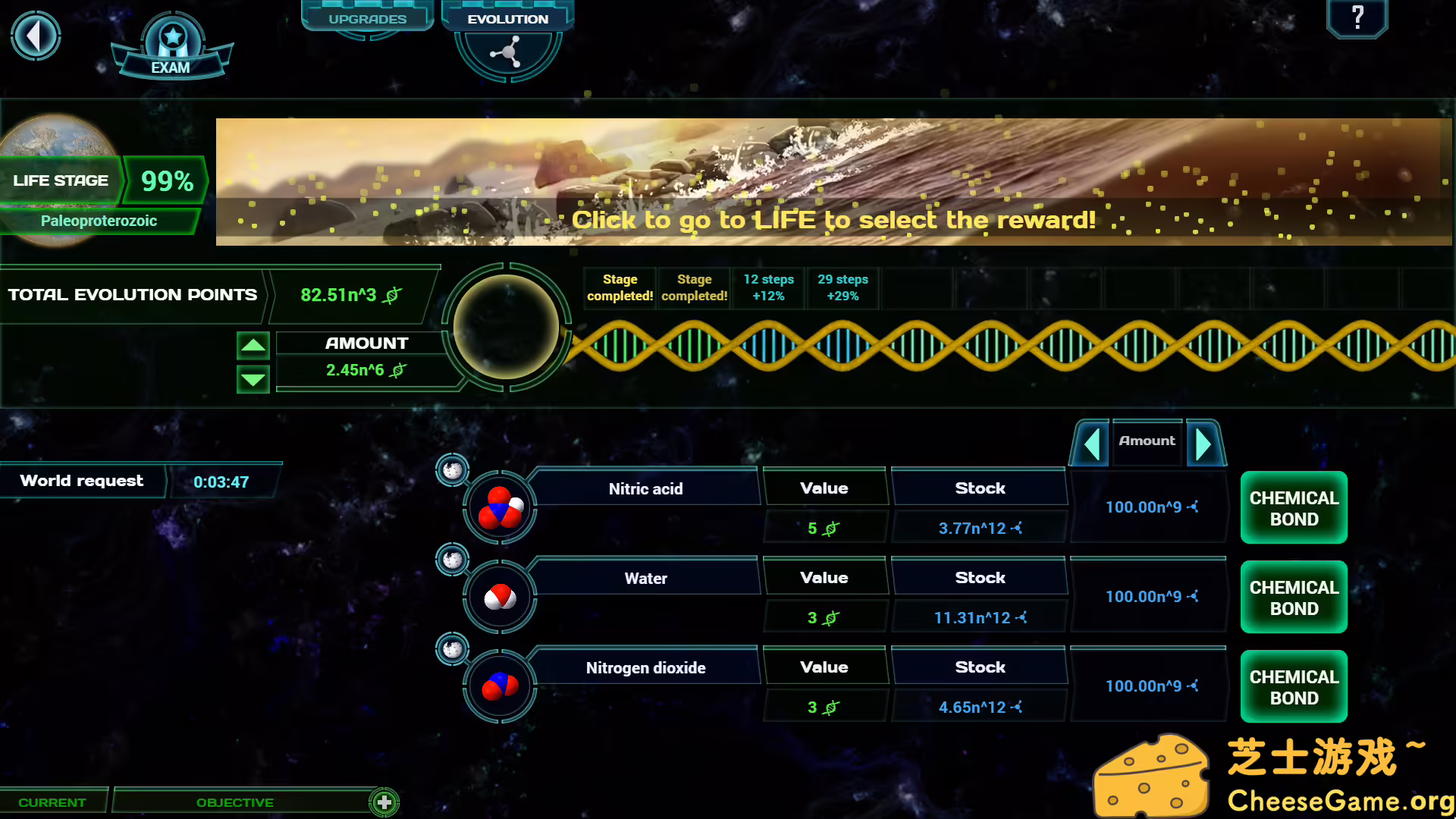
Task: Click the plus icon next to OBJECTIVE
Action: point(384,802)
